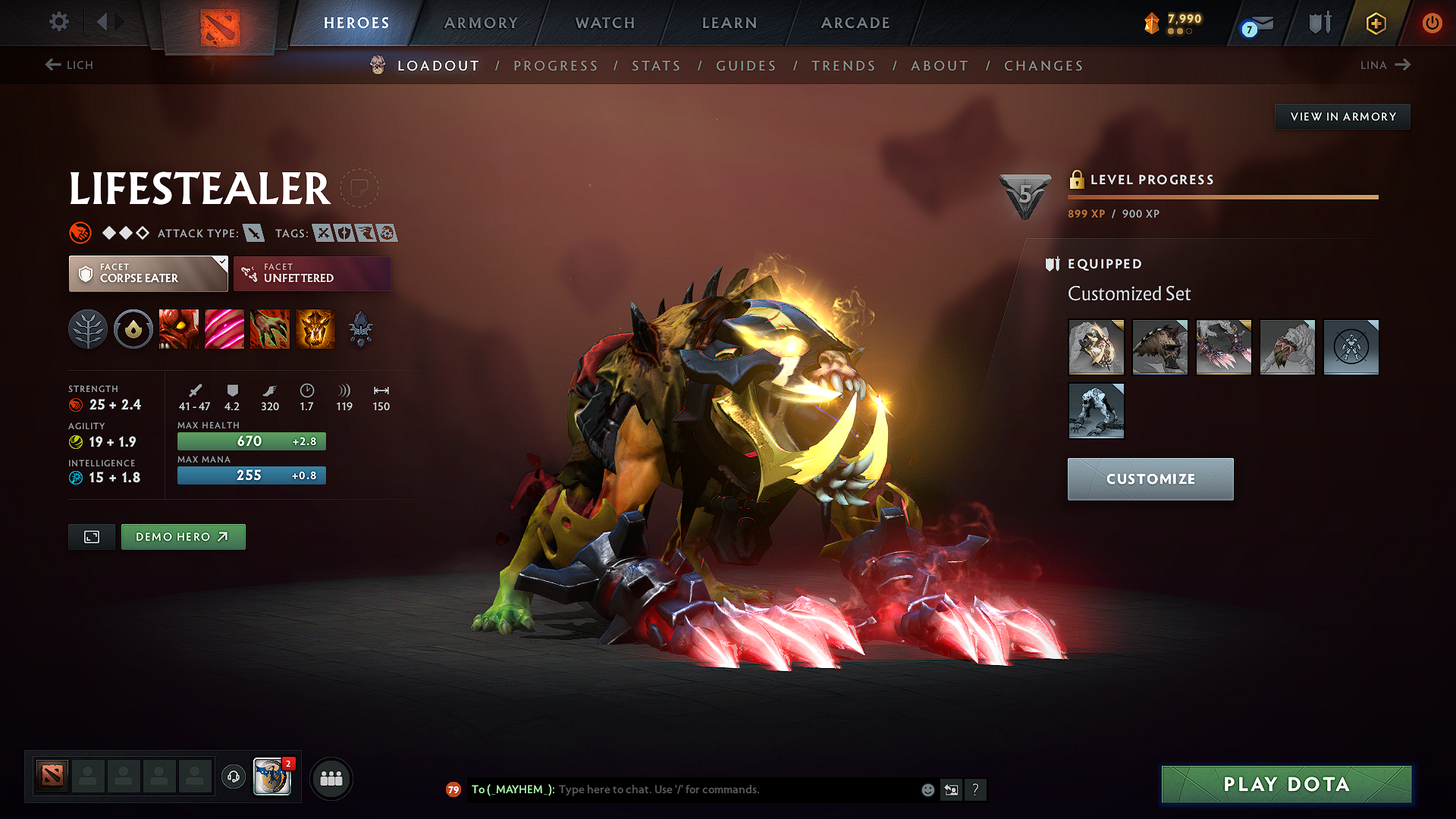This screenshot has height=819, width=1456.
Task: Open the Corpse Eater facet dropdown arrow
Action: (x=221, y=263)
